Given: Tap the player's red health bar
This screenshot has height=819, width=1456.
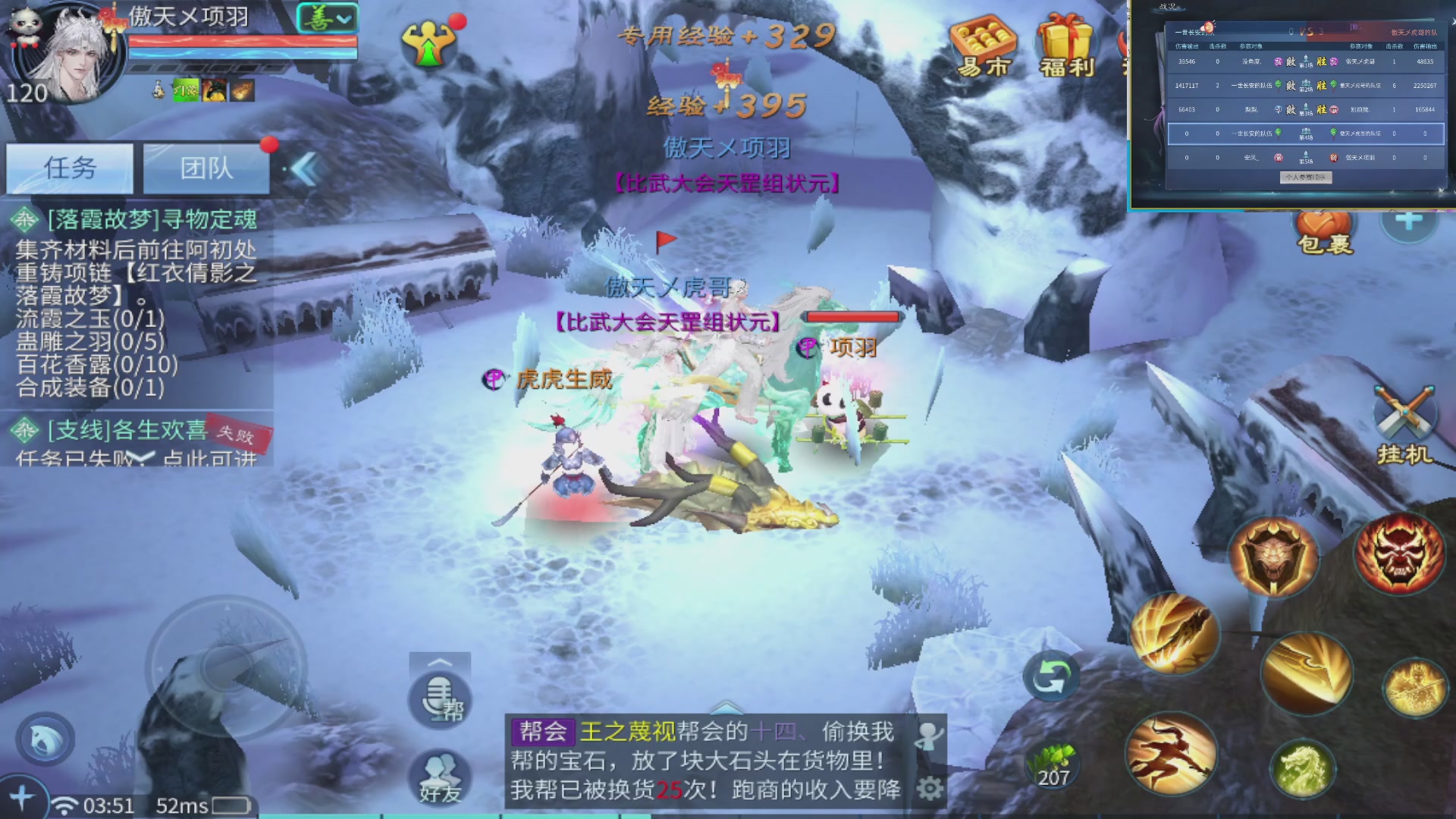Looking at the screenshot, I should coord(241,42).
